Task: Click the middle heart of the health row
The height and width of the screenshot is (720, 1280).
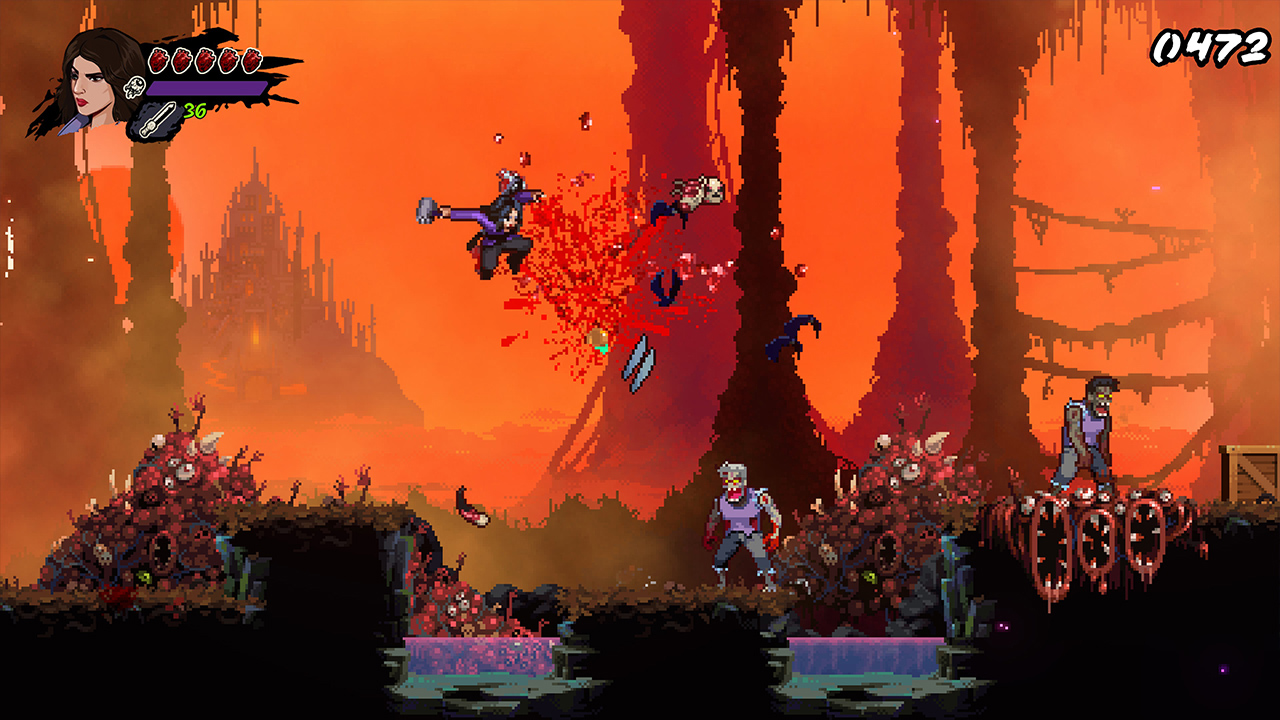Action: tap(206, 59)
